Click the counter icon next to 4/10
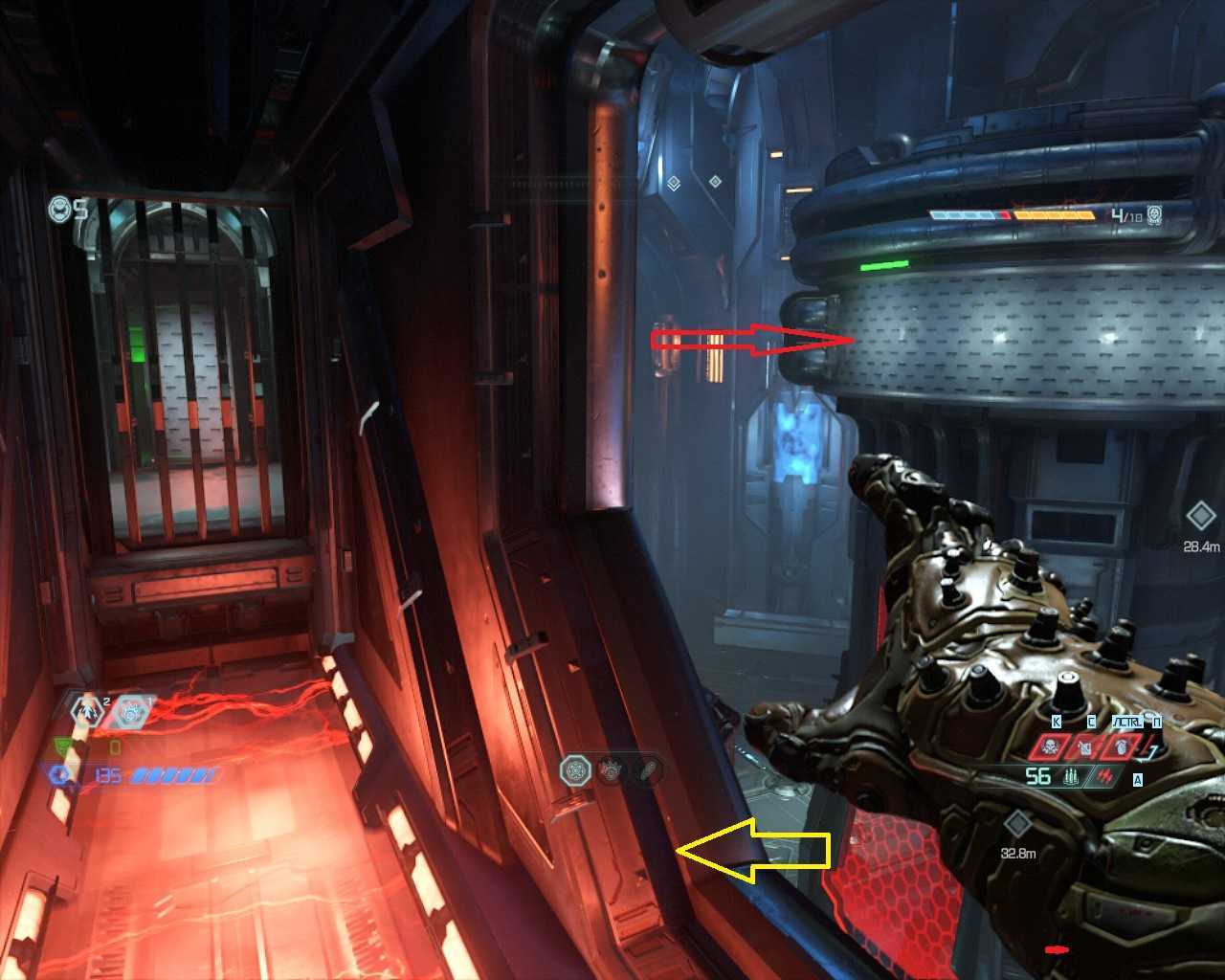This screenshot has height=980, width=1225. [1155, 214]
